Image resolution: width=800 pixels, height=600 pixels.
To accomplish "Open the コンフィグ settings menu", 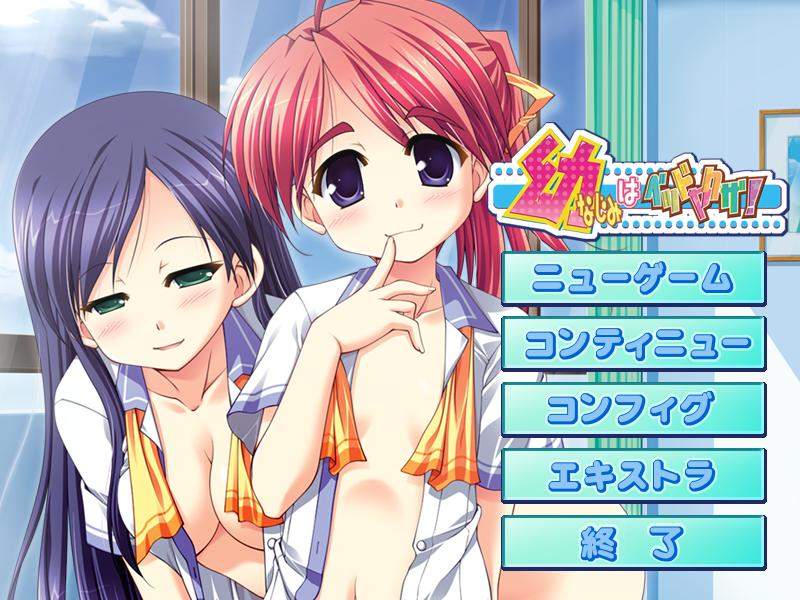I will click(x=633, y=410).
